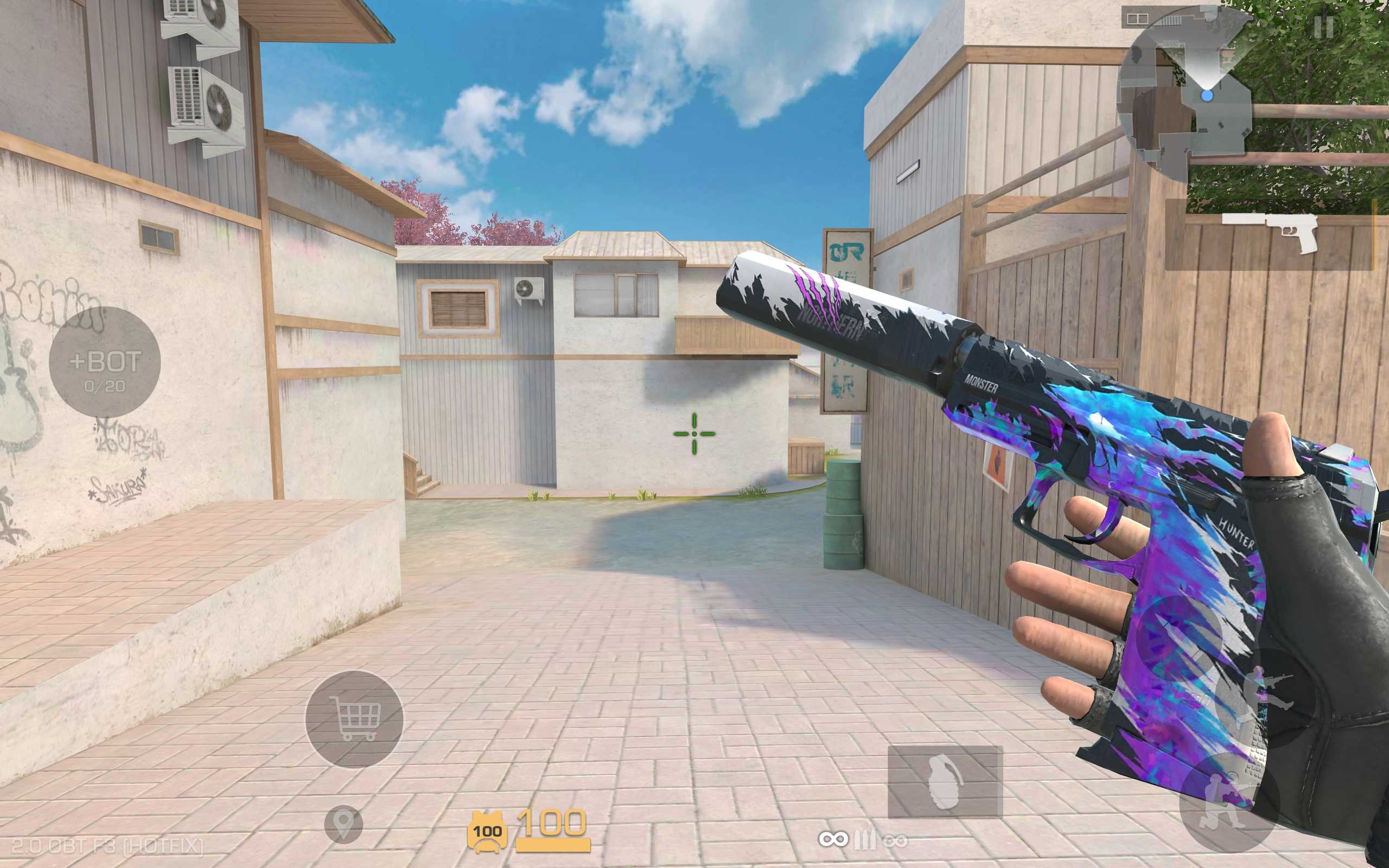The height and width of the screenshot is (868, 1389).
Task: Tap the map pin marker button
Action: (x=343, y=824)
